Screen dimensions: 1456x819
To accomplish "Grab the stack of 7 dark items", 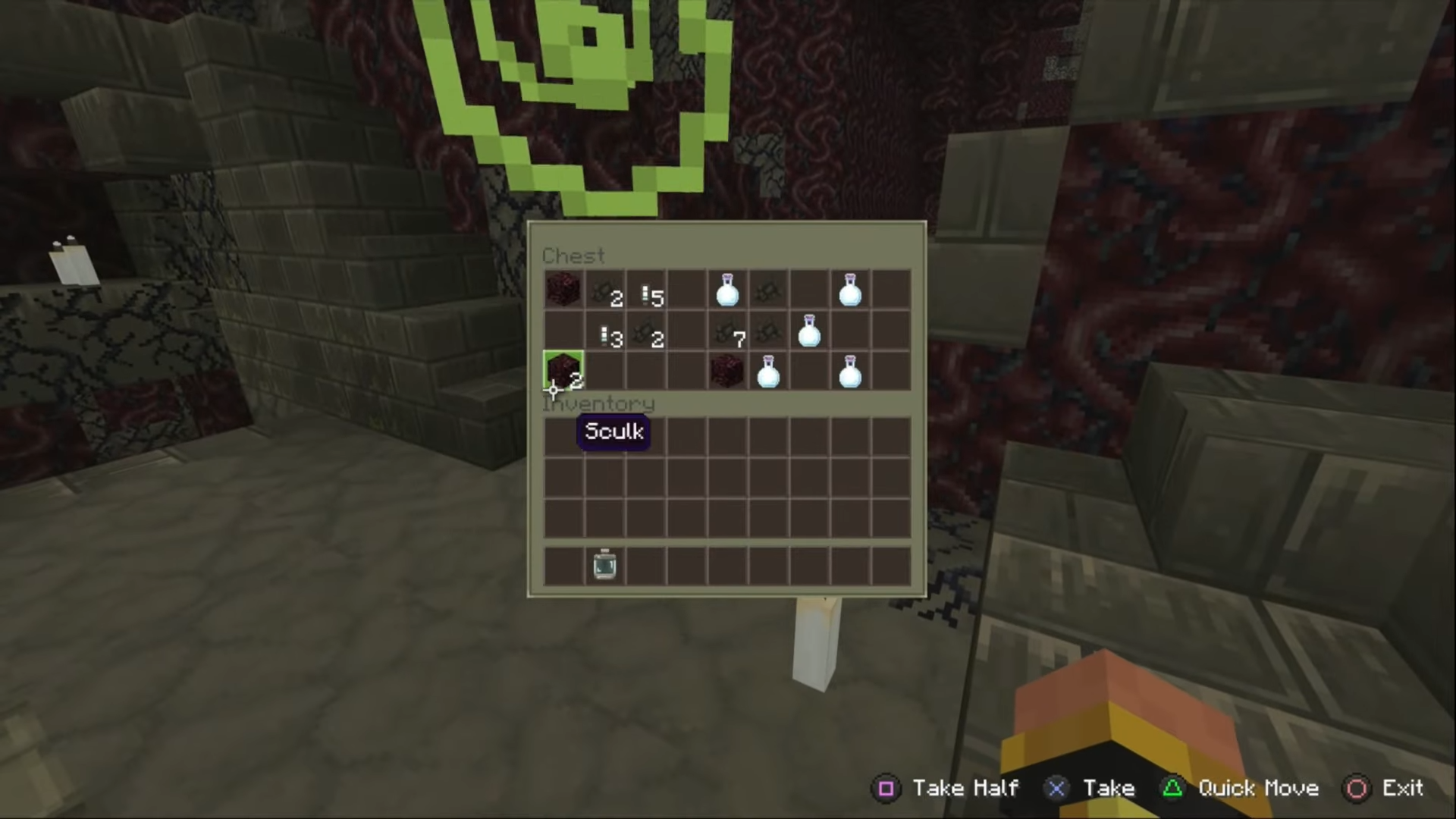I will (x=727, y=331).
